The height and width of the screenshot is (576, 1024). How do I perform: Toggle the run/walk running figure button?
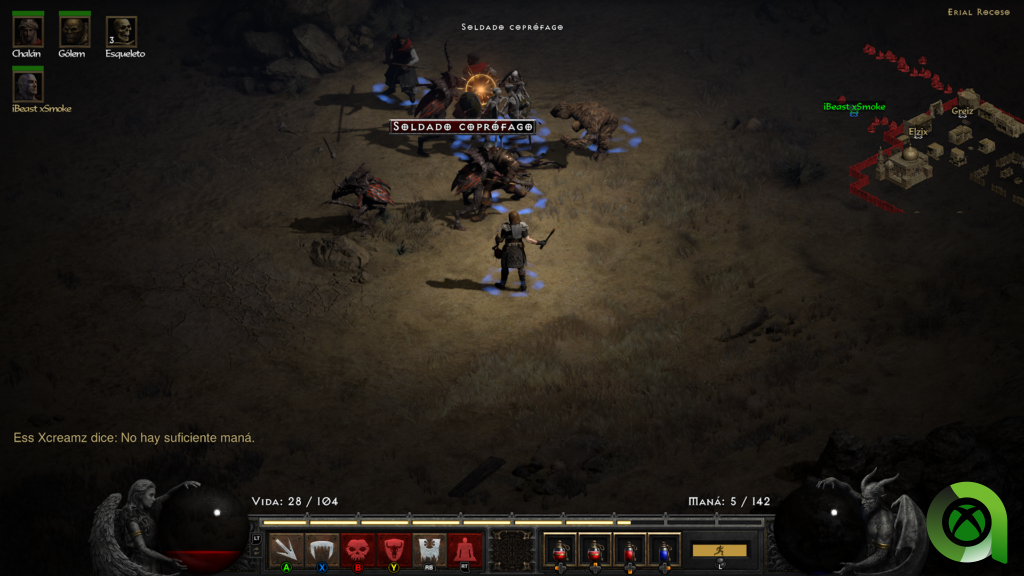click(x=719, y=550)
